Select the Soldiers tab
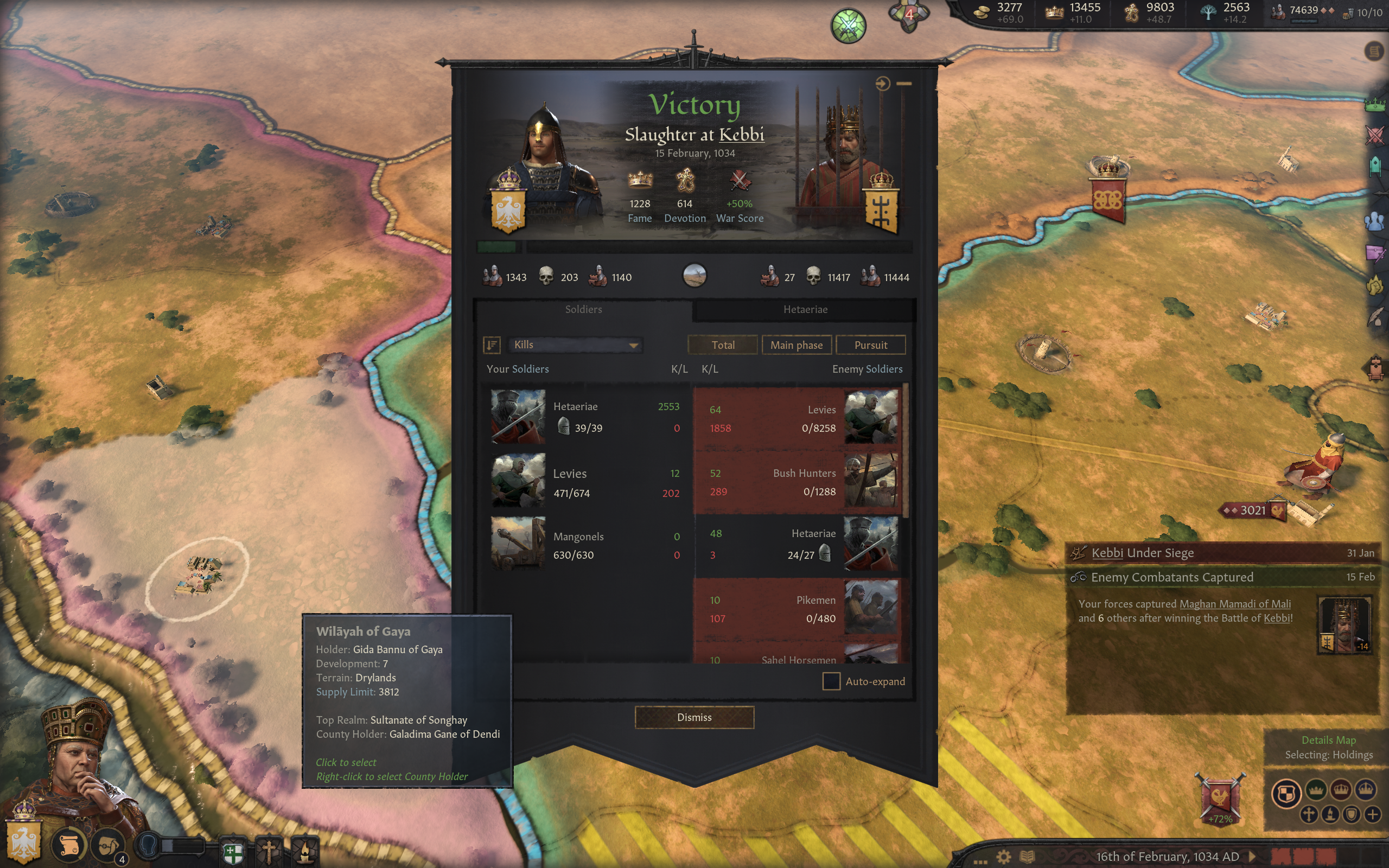The height and width of the screenshot is (868, 1389). (583, 309)
